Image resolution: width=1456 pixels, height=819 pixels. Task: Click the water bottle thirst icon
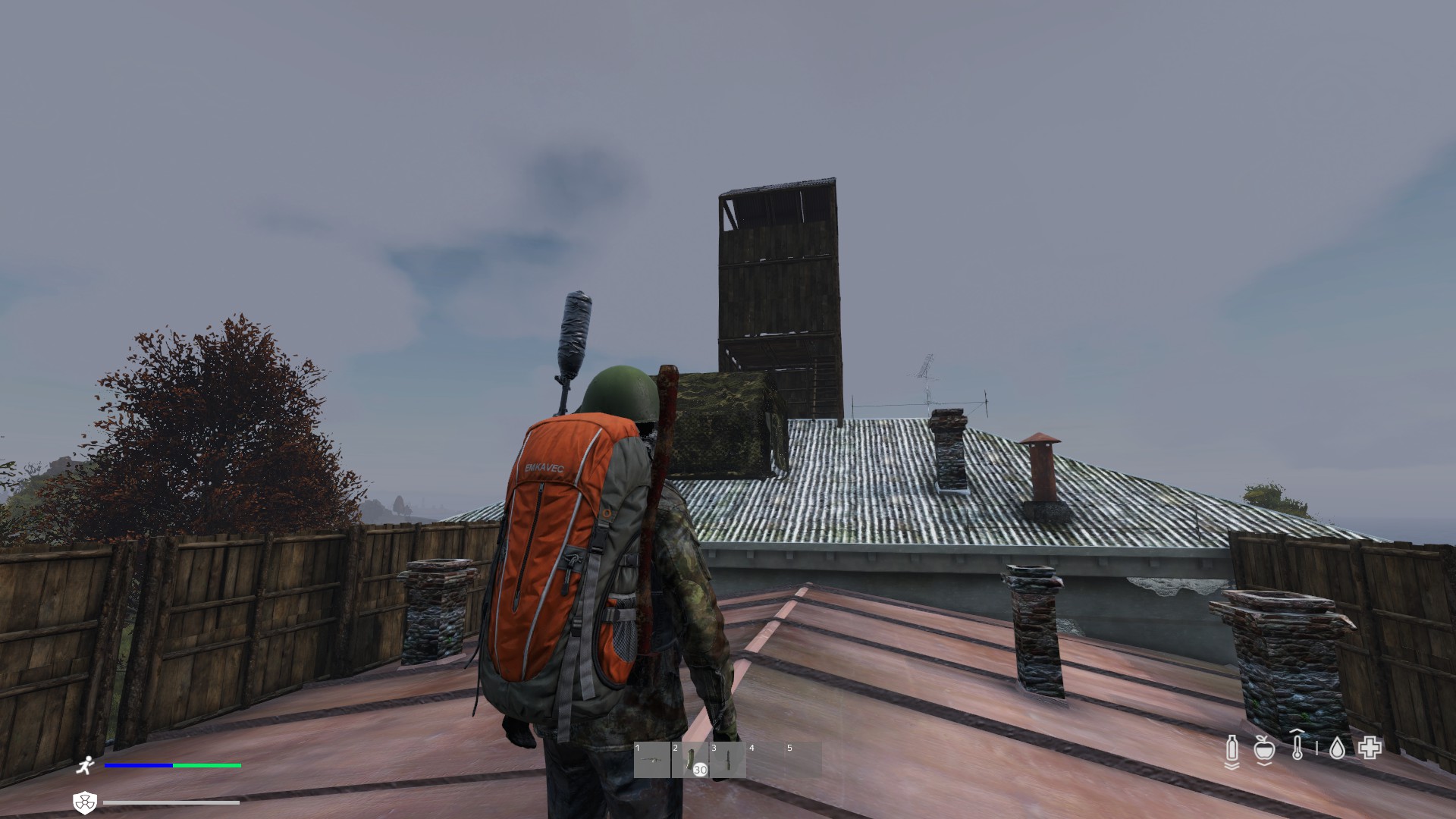pos(1232,749)
